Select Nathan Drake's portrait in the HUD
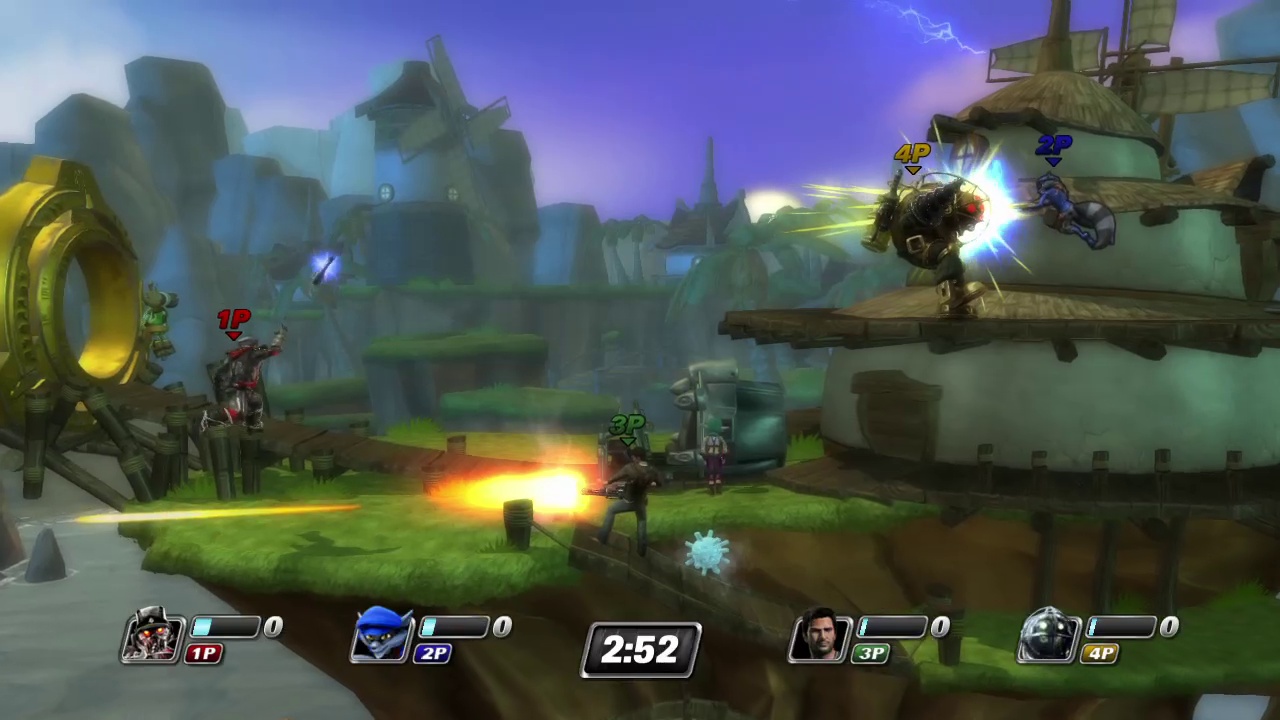The height and width of the screenshot is (720, 1280). 820,637
